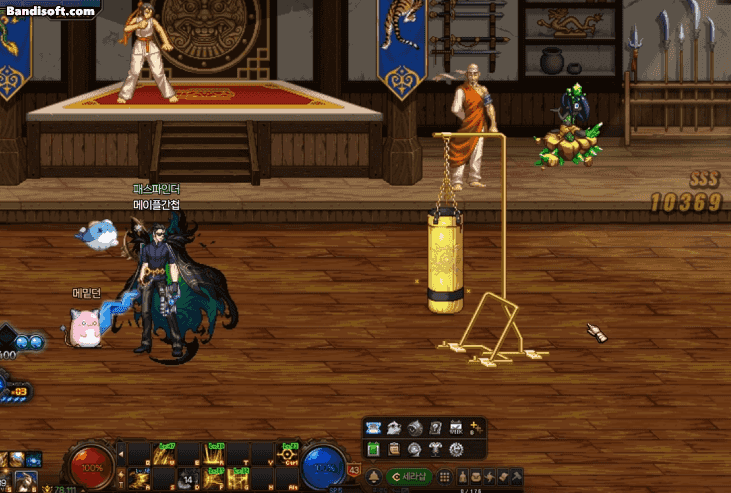Open the character figure menu icon
Viewport: 731px width, 493px height.
464,476
